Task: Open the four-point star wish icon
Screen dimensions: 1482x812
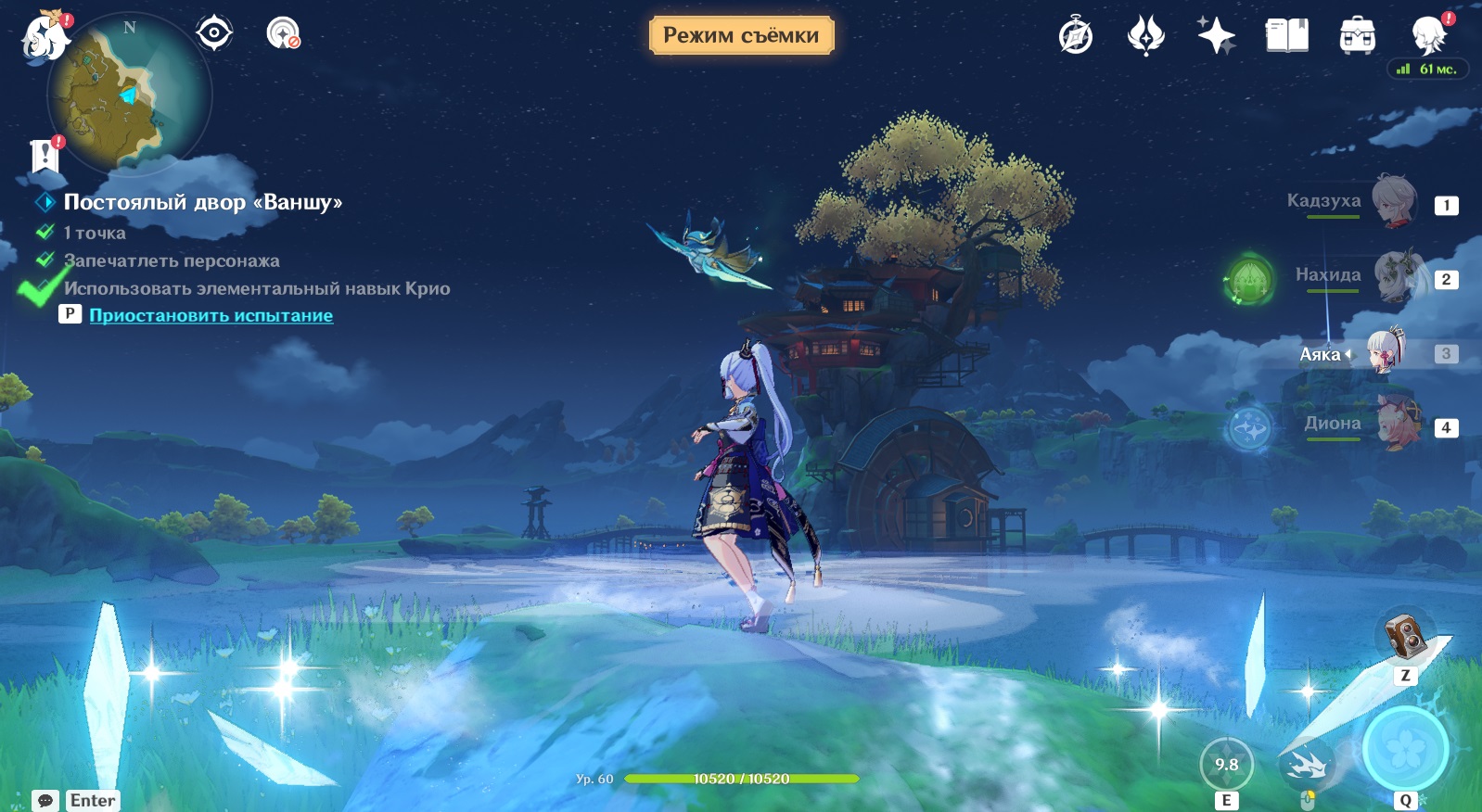Action: click(x=1215, y=36)
